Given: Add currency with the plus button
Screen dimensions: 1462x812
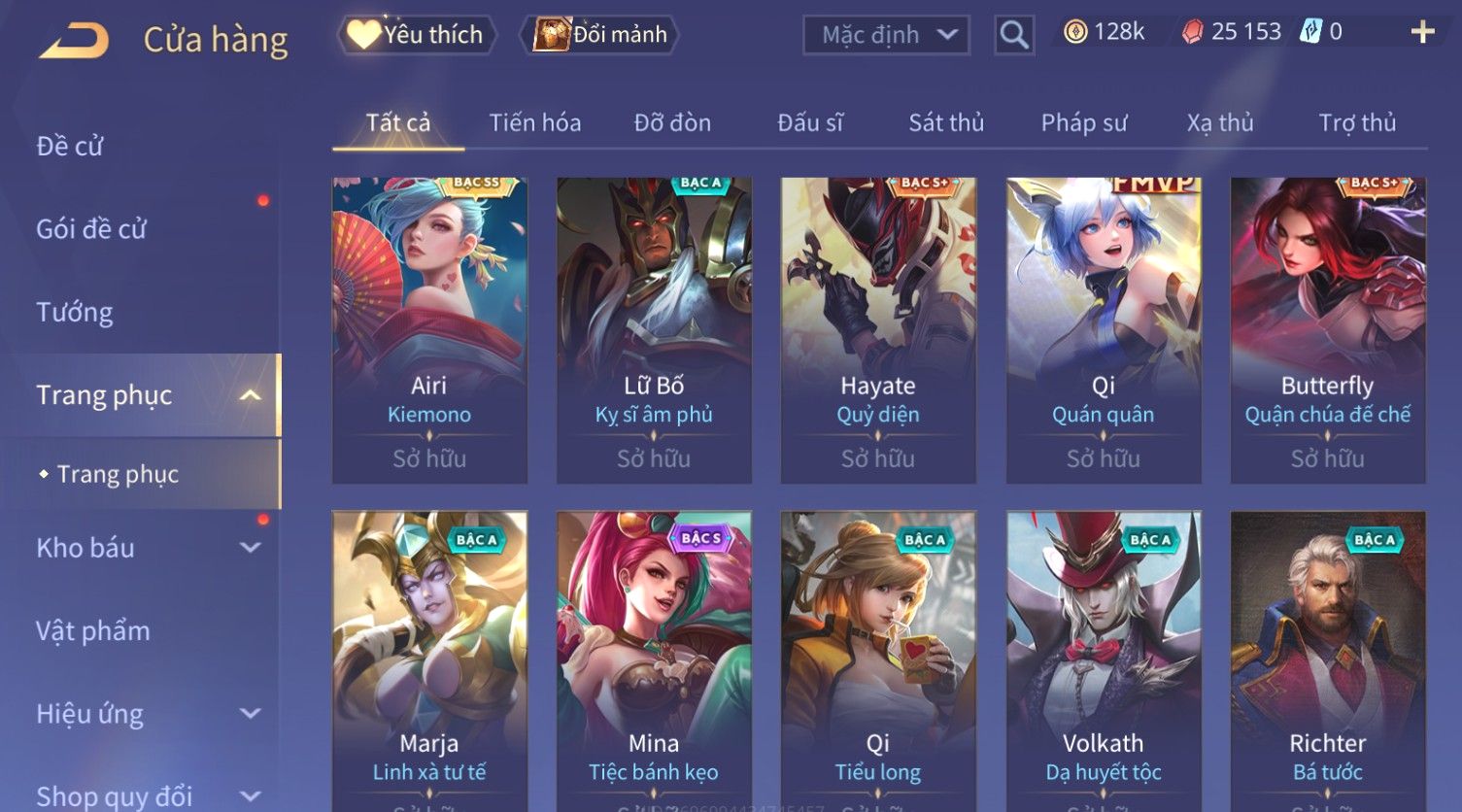Looking at the screenshot, I should tap(1422, 32).
